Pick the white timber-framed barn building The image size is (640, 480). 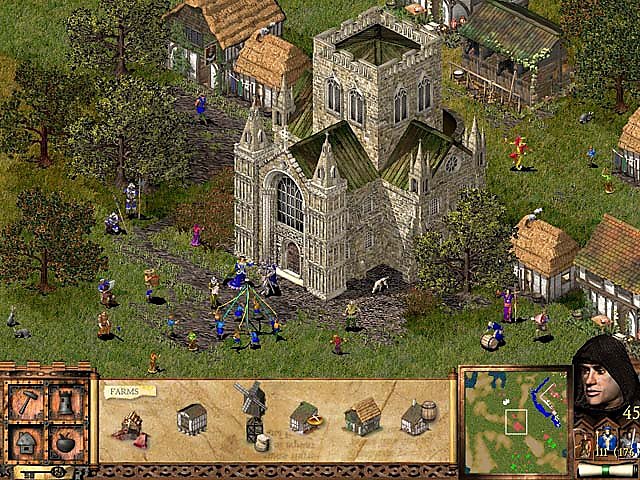(191, 418)
